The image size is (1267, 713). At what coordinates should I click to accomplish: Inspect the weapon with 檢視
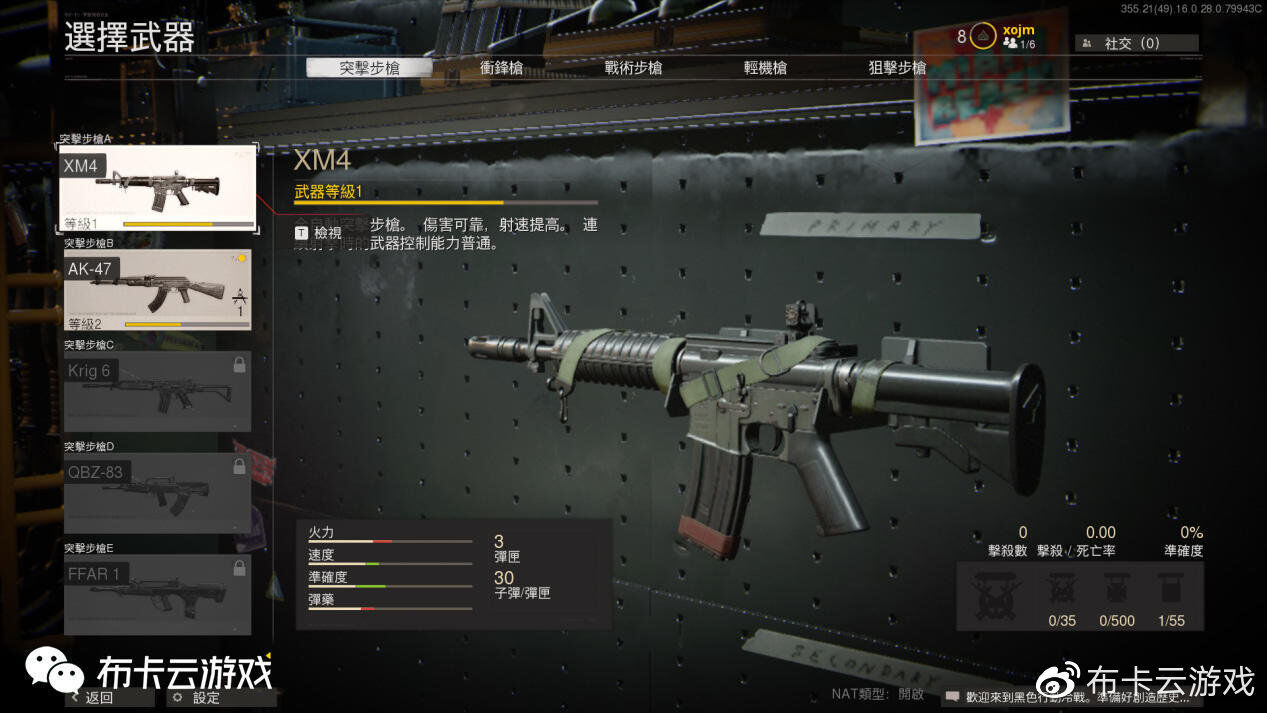pos(318,232)
